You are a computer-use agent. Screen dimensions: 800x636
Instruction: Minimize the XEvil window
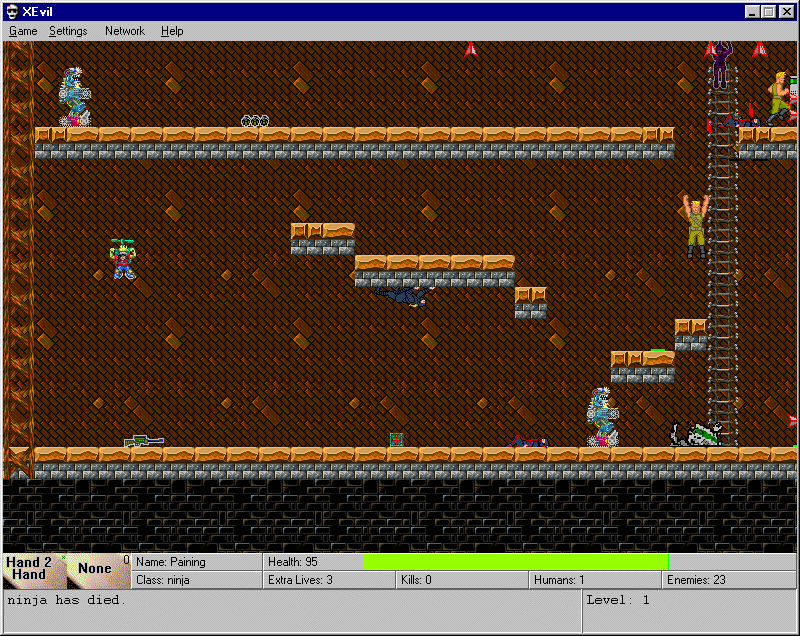[753, 11]
